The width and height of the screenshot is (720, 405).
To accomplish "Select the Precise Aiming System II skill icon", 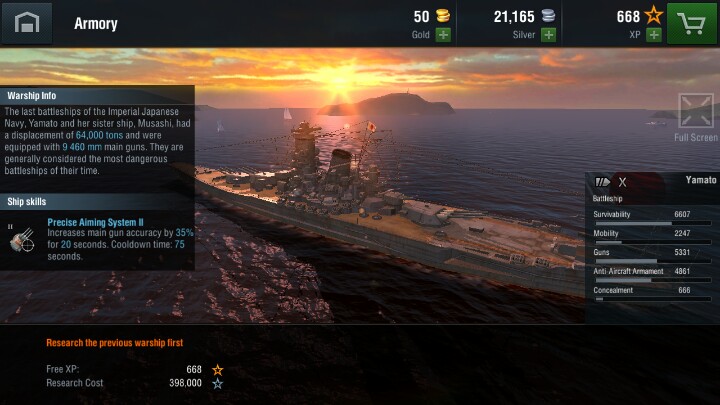I will (x=21, y=236).
